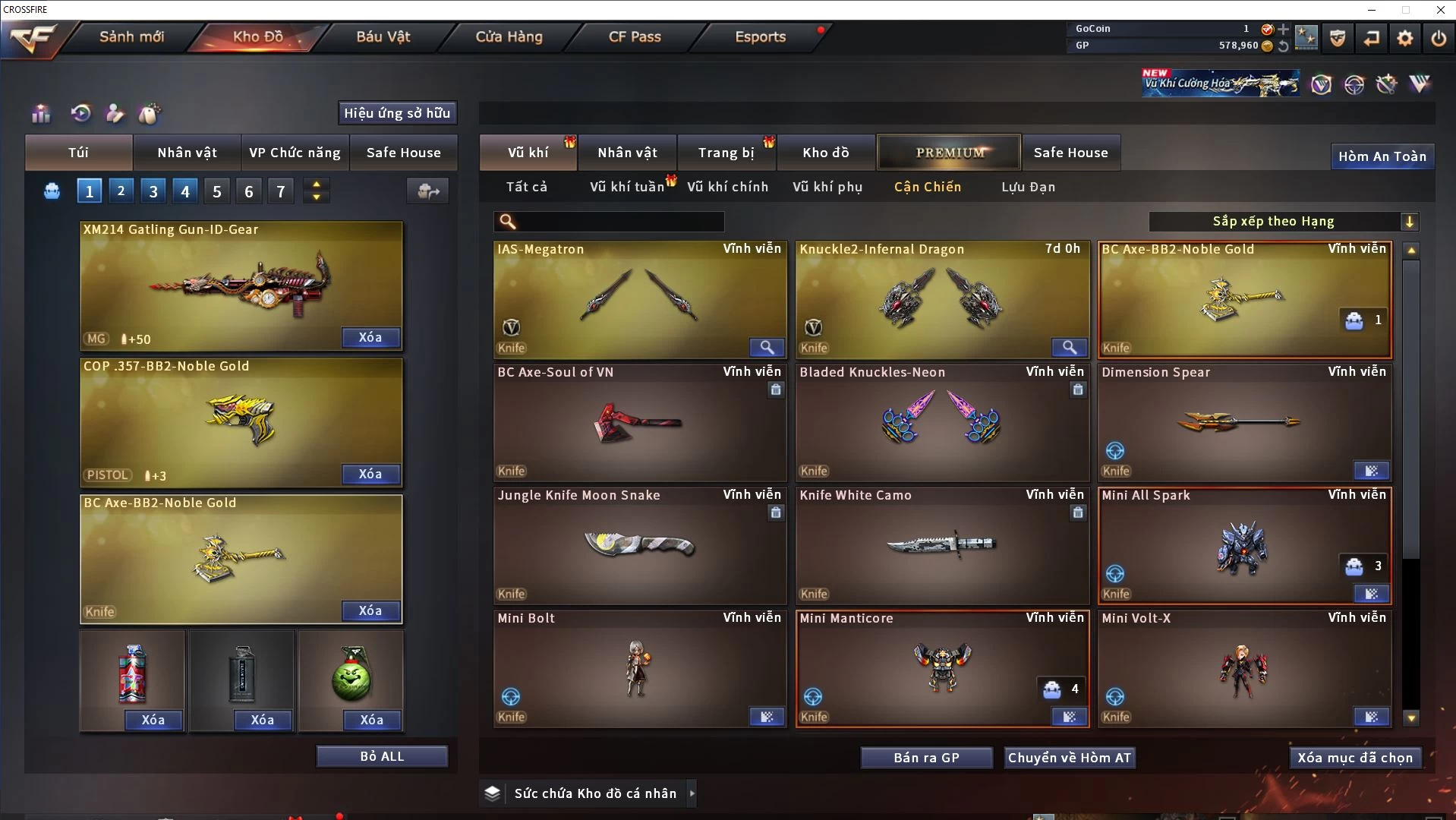The image size is (1456, 820).
Task: Open the Sắp xếp theo Hạng dropdown
Action: coord(1283,222)
